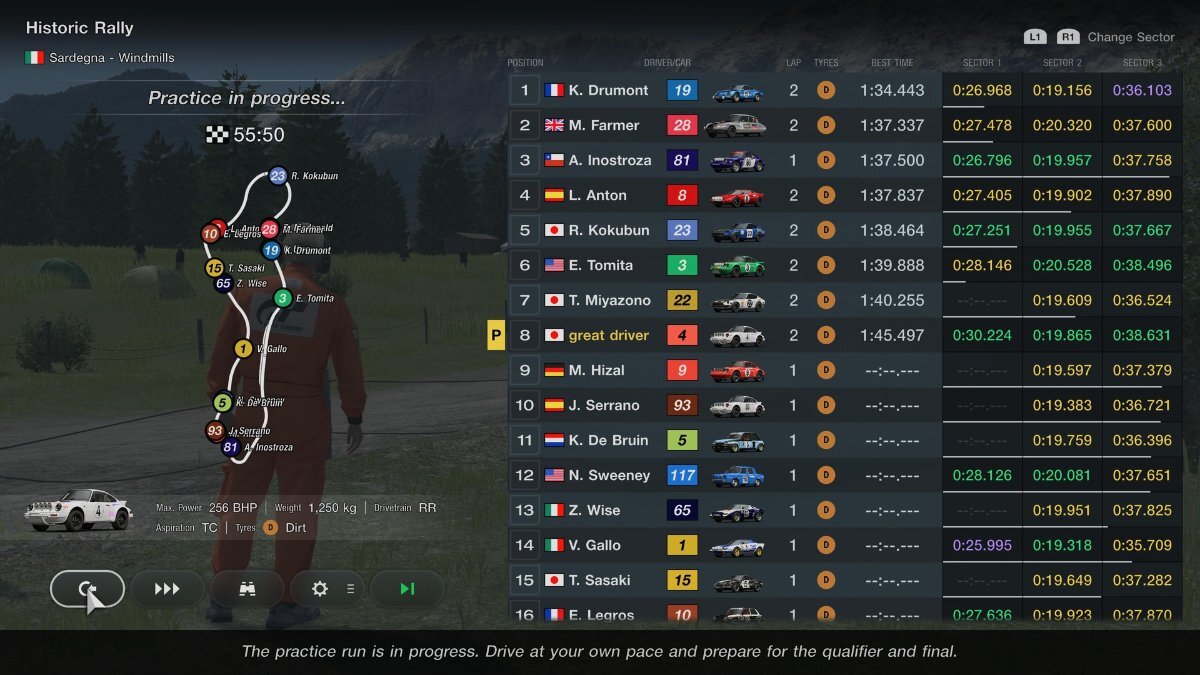This screenshot has width=1200, height=675.
Task: Open the binoculars spectate view
Action: tap(247, 589)
